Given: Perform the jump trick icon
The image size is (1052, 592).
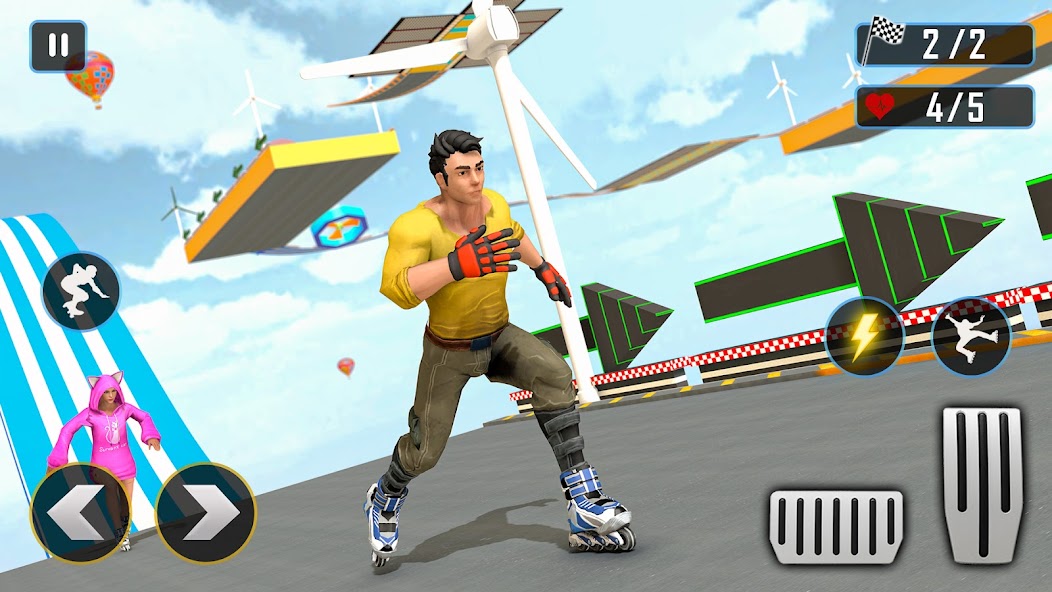Looking at the screenshot, I should click(970, 337).
